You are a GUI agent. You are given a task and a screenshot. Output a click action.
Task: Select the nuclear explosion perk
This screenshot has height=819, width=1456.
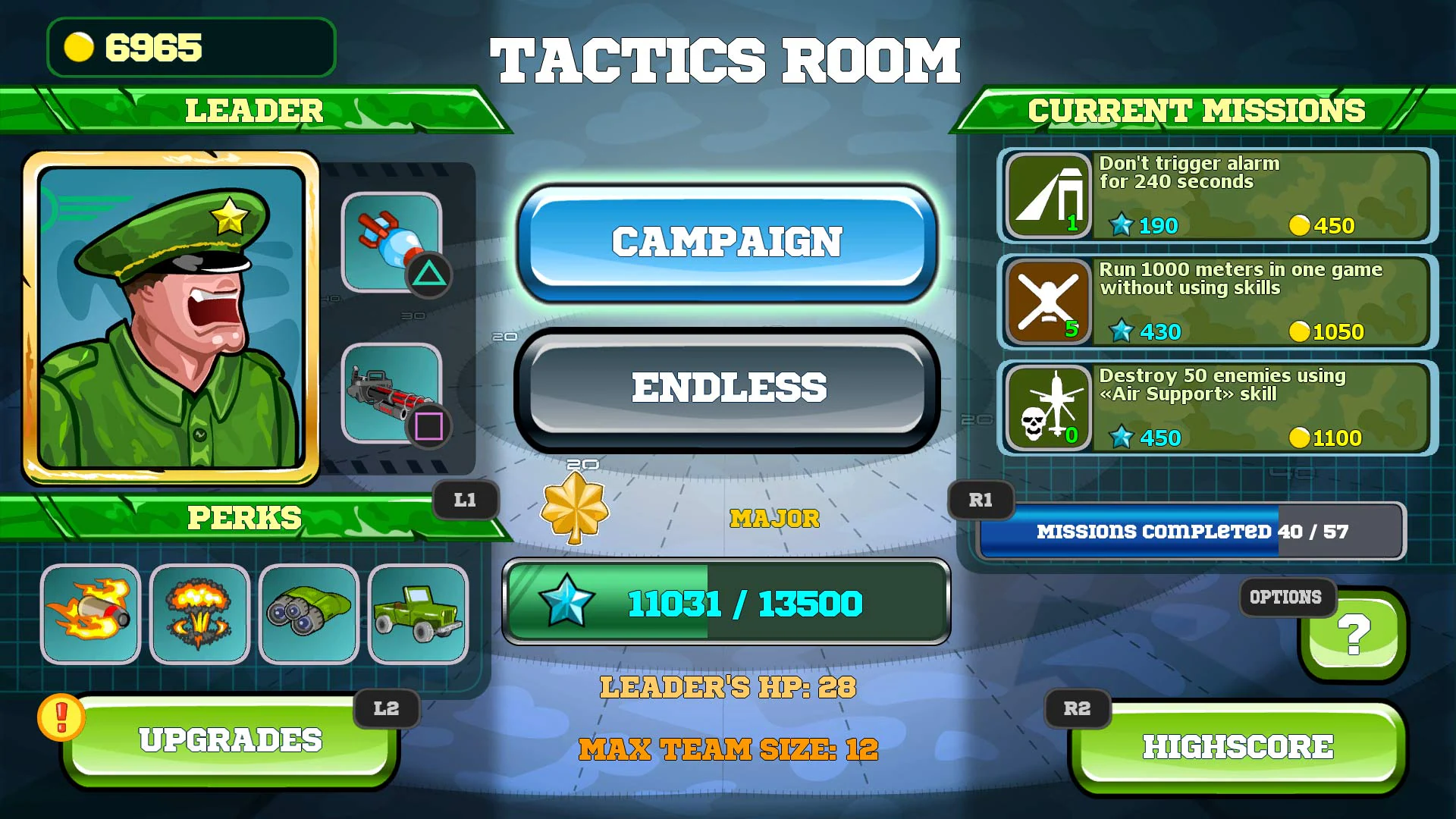[199, 614]
